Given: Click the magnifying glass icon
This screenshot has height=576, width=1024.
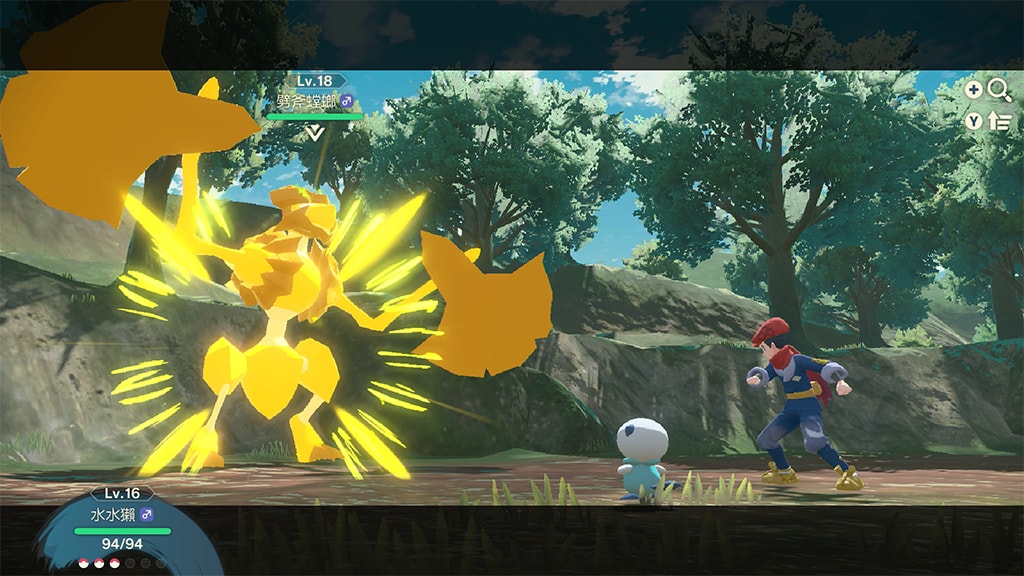Looking at the screenshot, I should (999, 90).
